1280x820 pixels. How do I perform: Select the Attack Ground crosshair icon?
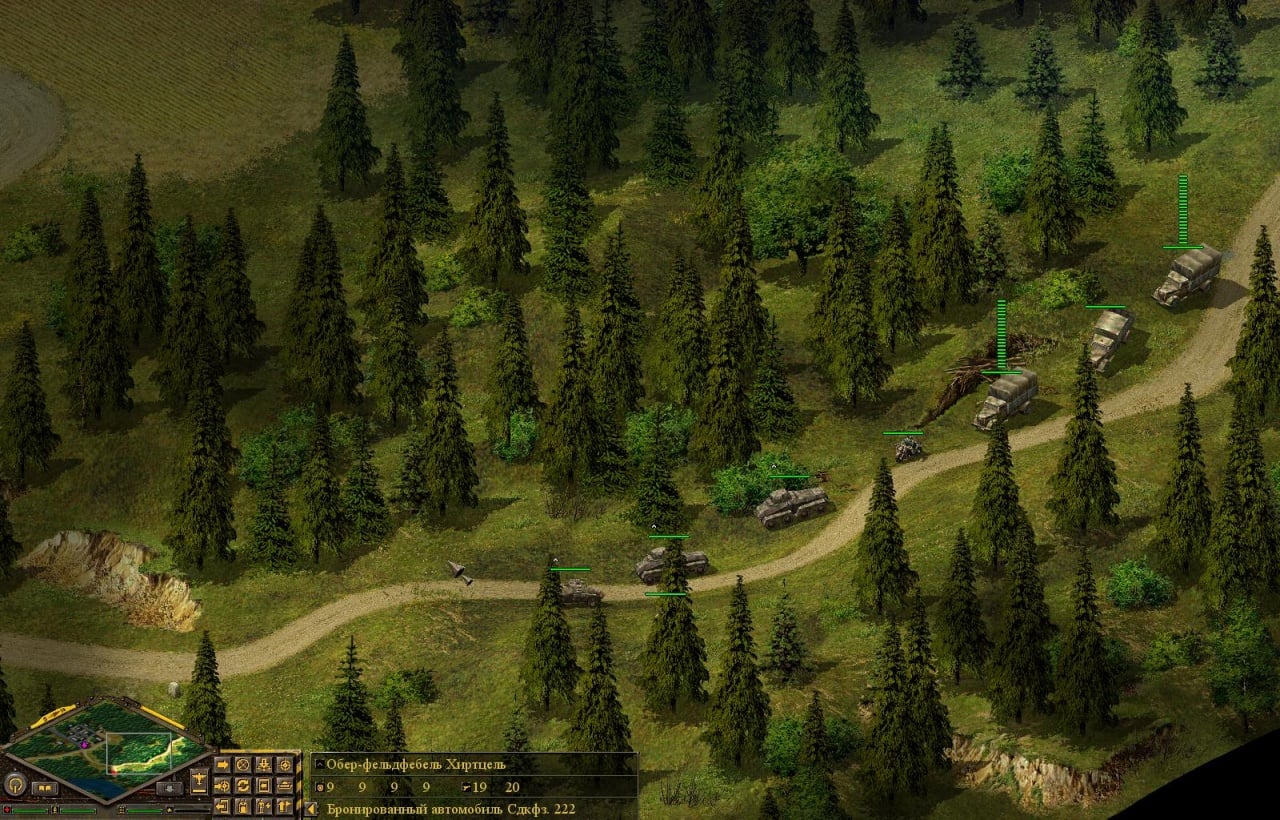285,765
